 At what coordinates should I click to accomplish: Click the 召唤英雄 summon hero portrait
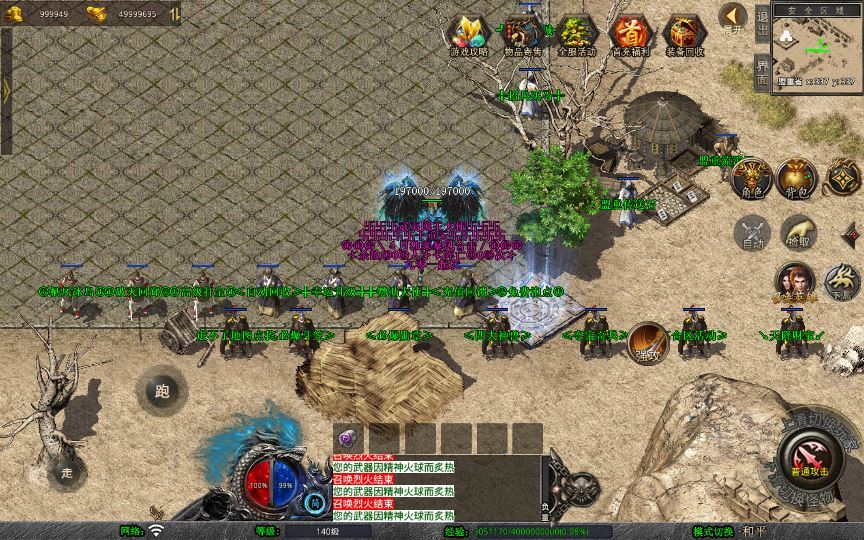pyautogui.click(x=796, y=281)
